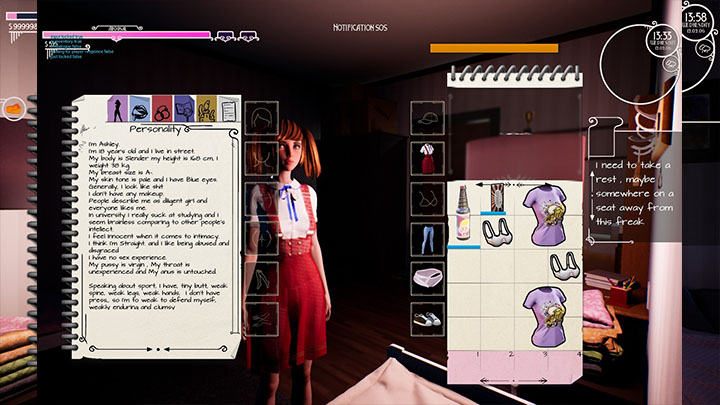The width and height of the screenshot is (720, 405).
Task: Select the equipped red dress slot
Action: (428, 156)
